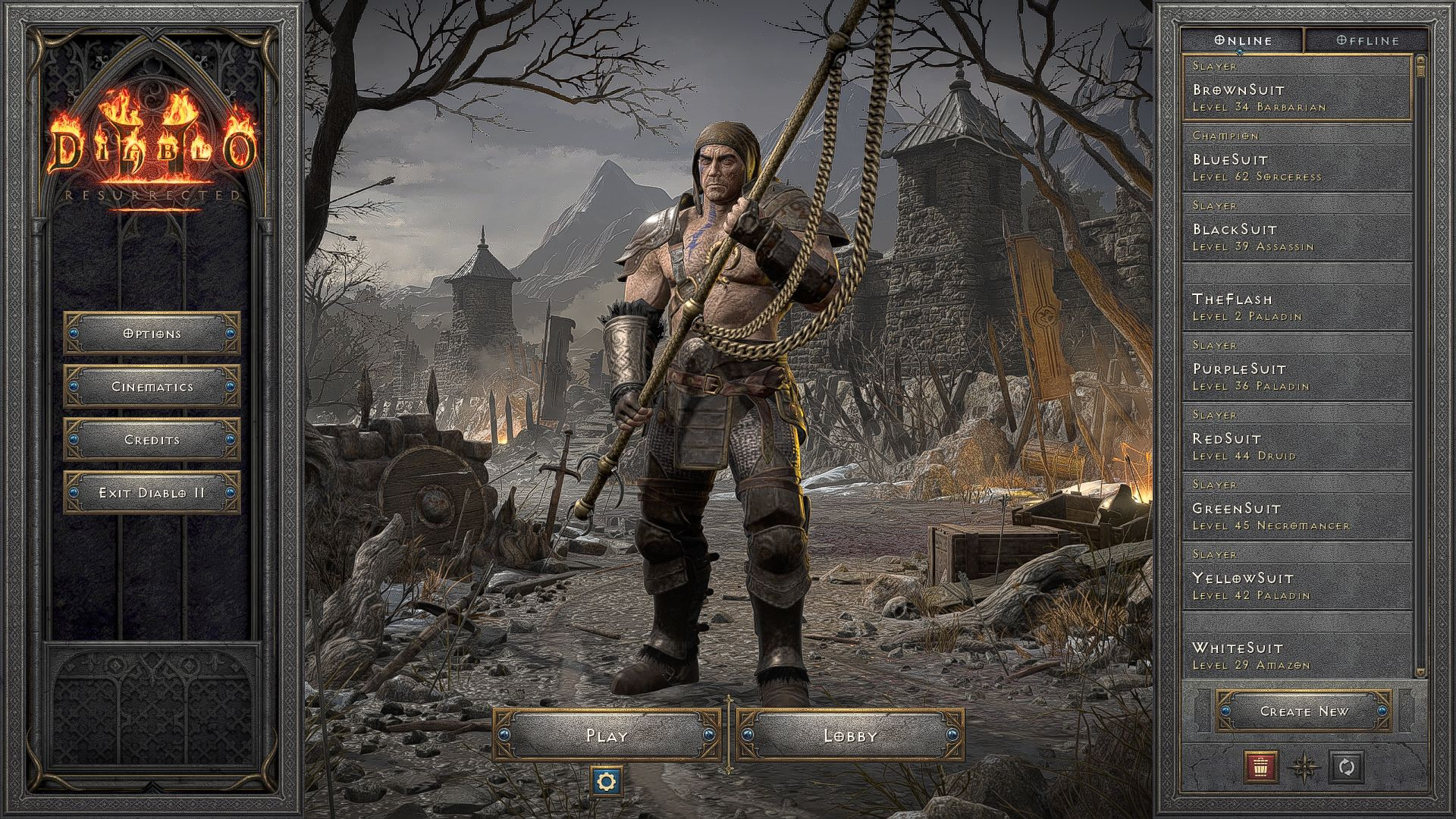
Task: Switch to the Online tab
Action: click(1243, 39)
